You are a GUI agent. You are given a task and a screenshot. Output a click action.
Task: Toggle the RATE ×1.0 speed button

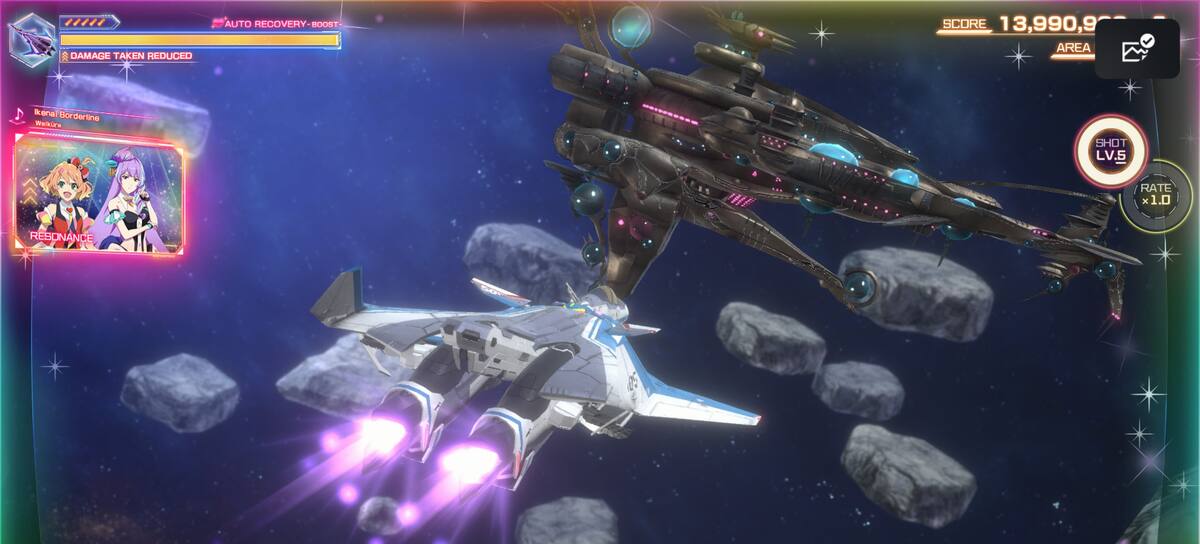[1155, 196]
